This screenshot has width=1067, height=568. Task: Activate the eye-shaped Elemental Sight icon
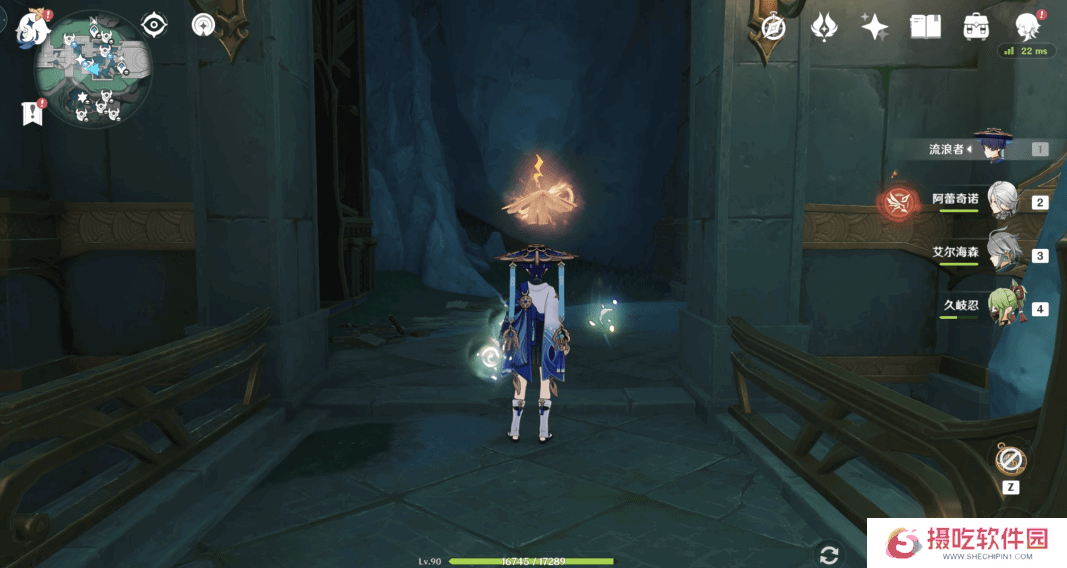(x=154, y=25)
